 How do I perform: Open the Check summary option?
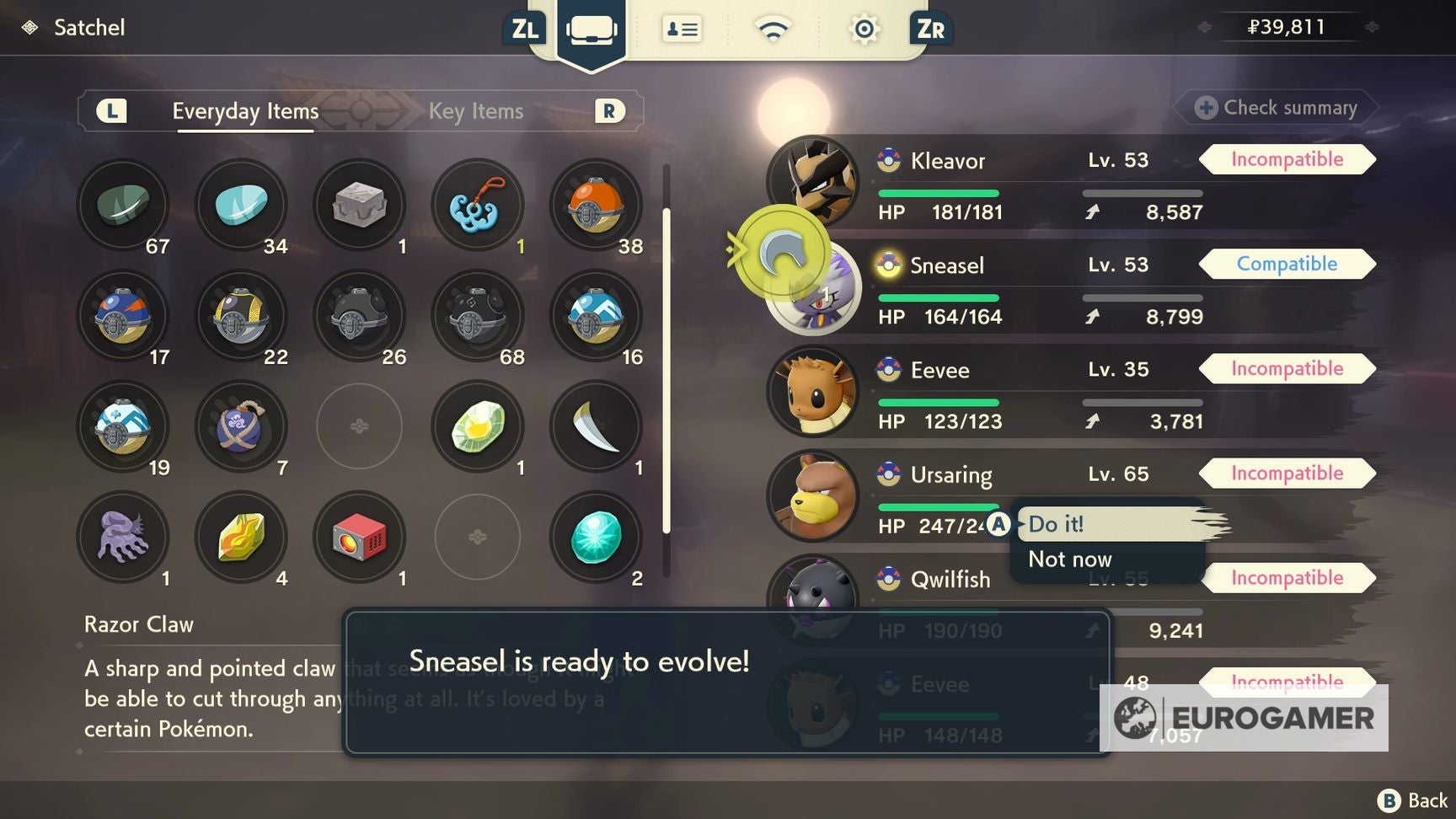(1277, 108)
